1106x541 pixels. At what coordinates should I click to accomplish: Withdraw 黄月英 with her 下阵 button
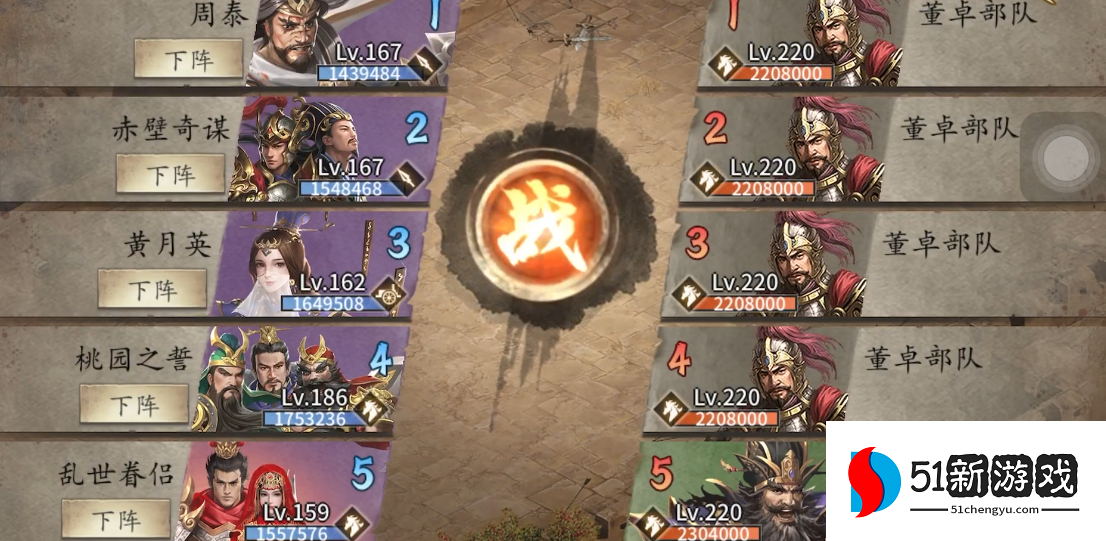pos(152,289)
